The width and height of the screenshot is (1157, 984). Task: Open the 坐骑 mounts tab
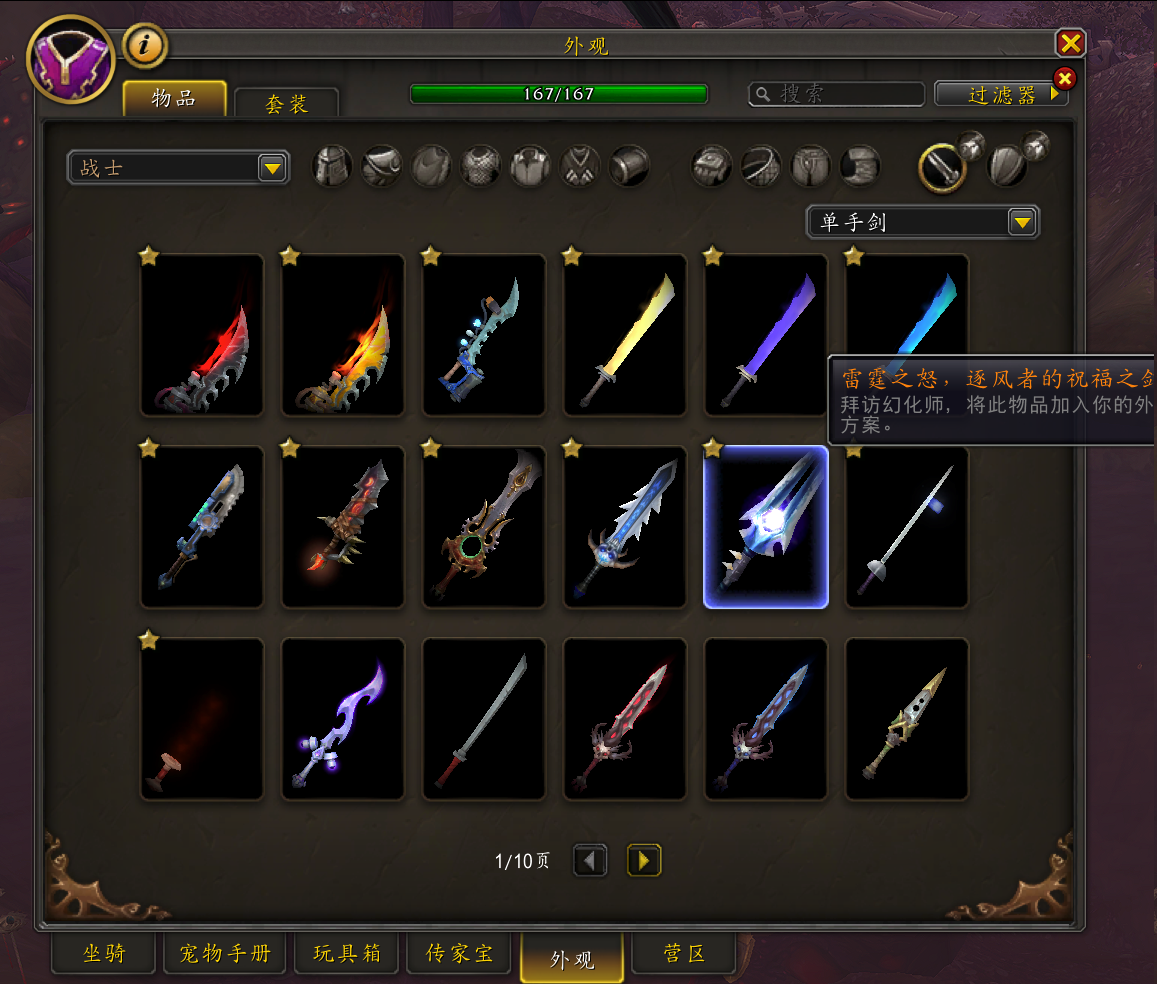pos(104,953)
